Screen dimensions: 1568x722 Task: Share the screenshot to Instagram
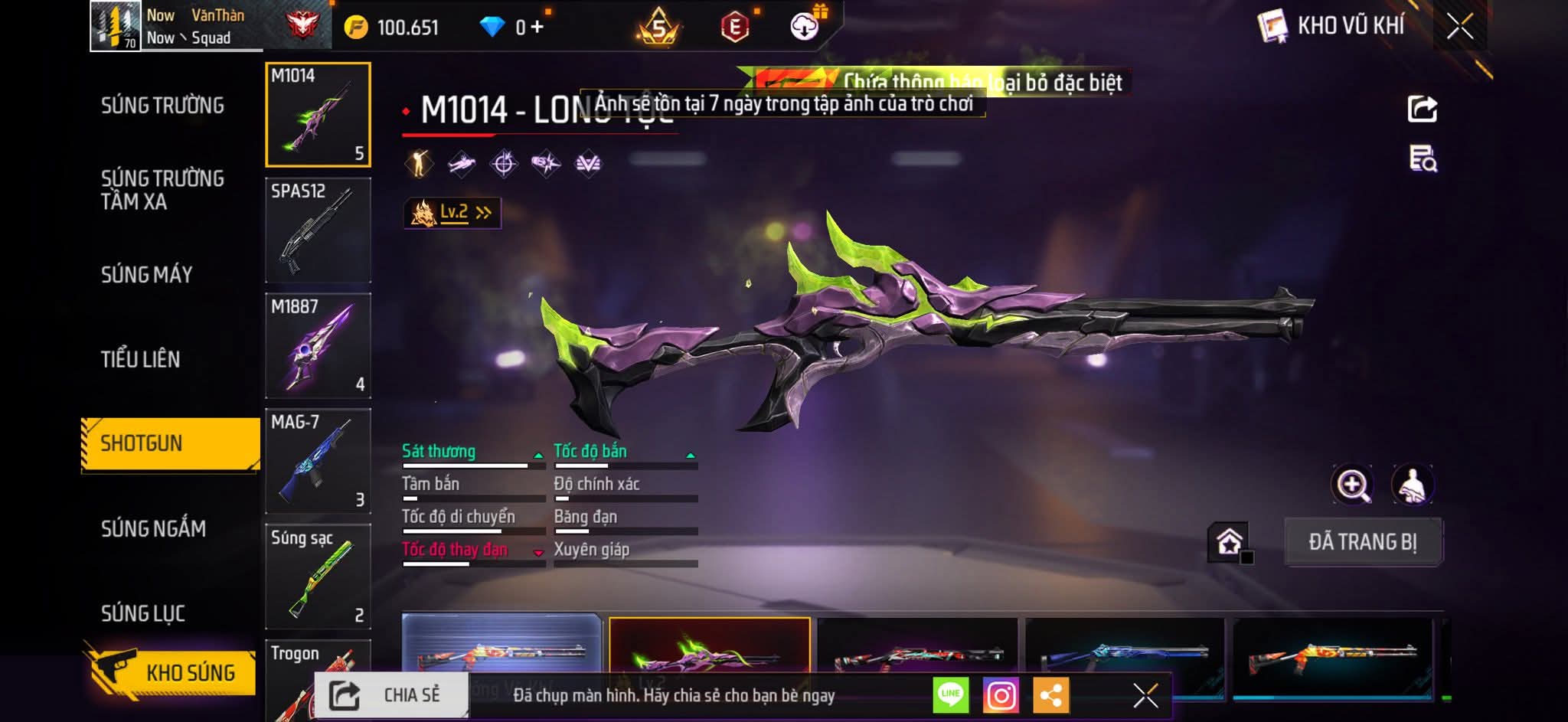(1001, 696)
